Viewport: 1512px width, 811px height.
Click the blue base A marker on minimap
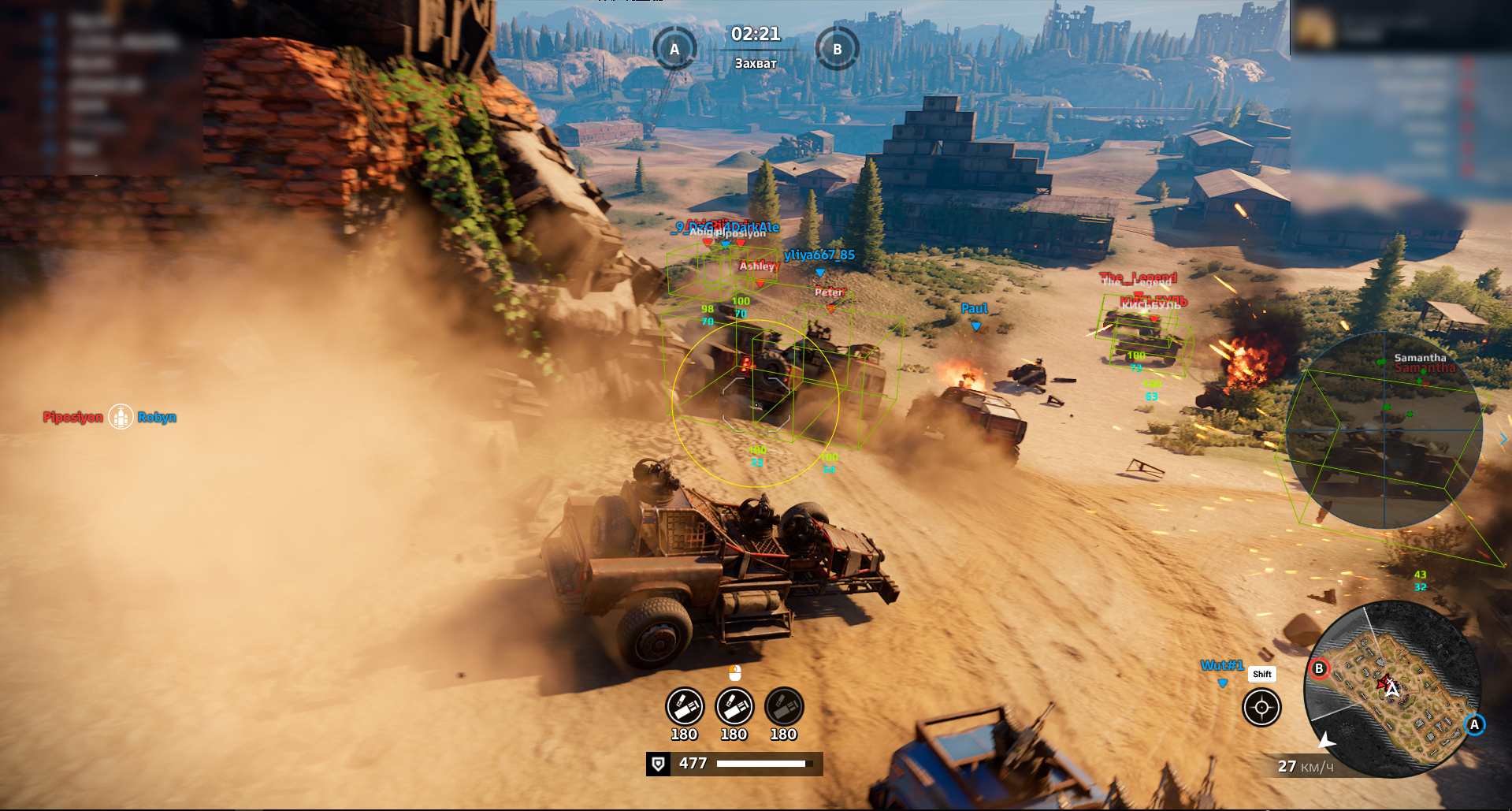coord(1474,724)
